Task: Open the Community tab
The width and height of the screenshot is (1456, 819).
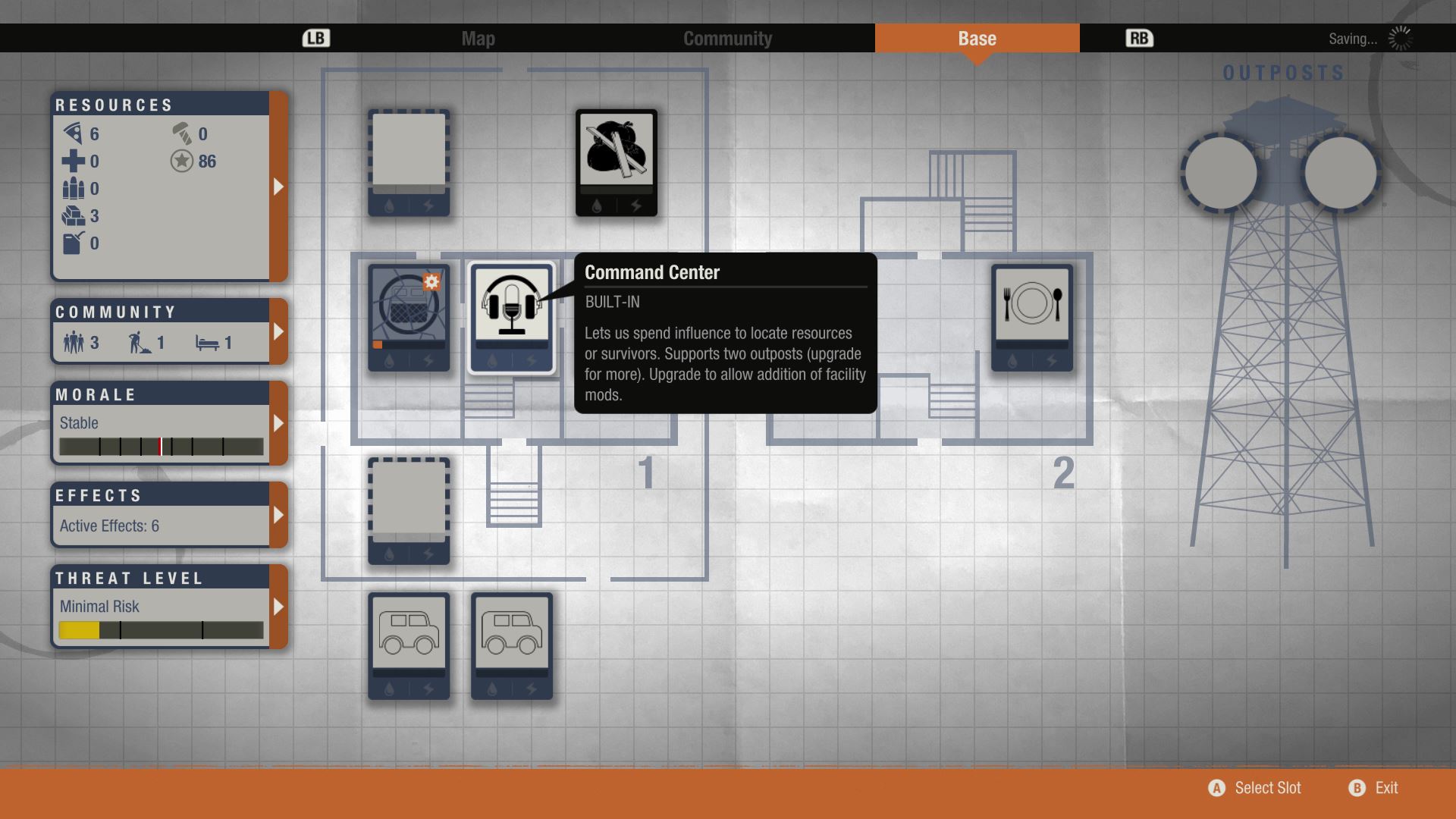Action: click(727, 38)
